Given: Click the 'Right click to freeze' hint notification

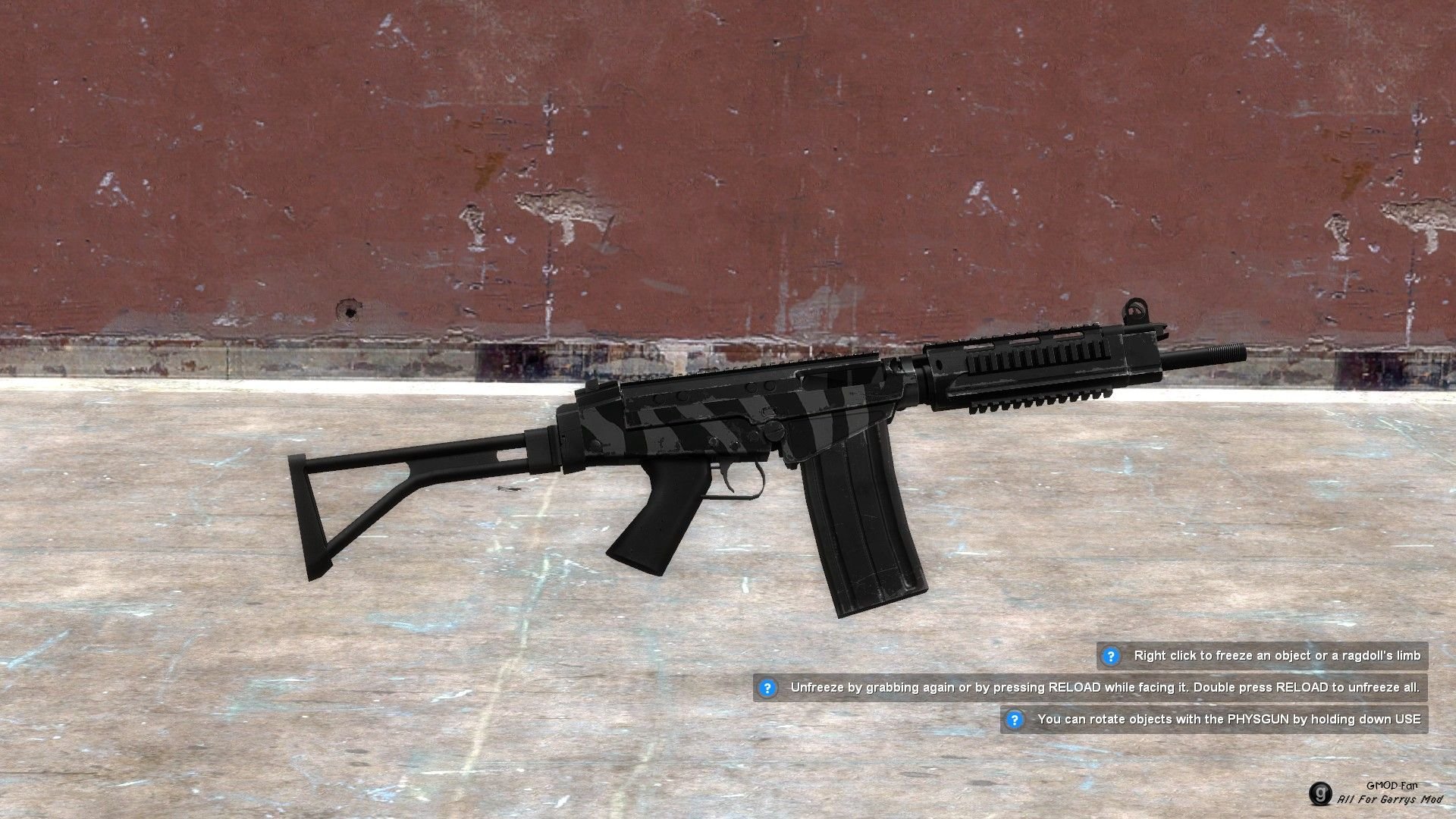Looking at the screenshot, I should (x=1263, y=656).
